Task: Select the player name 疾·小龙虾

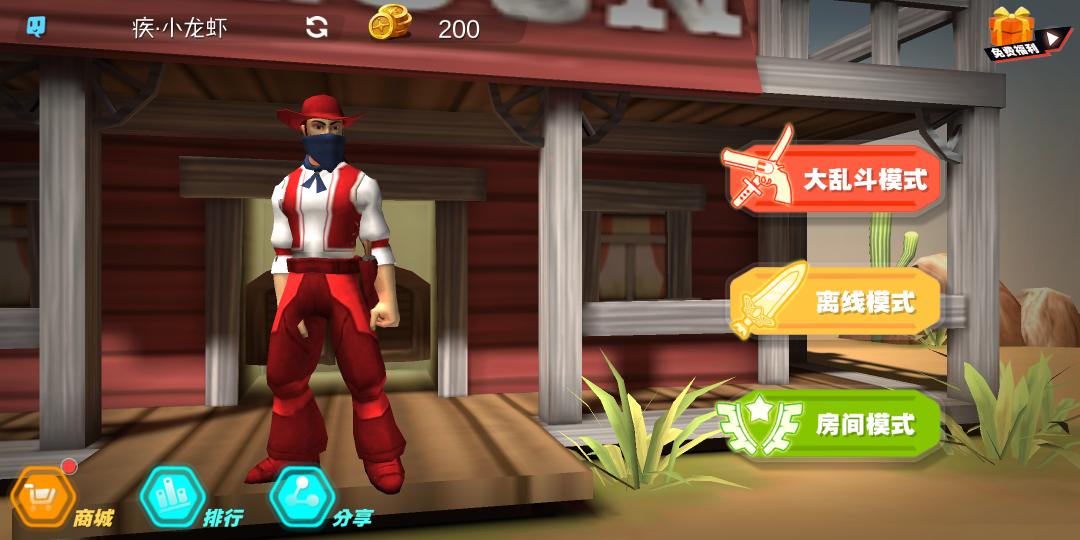Action: [180, 28]
